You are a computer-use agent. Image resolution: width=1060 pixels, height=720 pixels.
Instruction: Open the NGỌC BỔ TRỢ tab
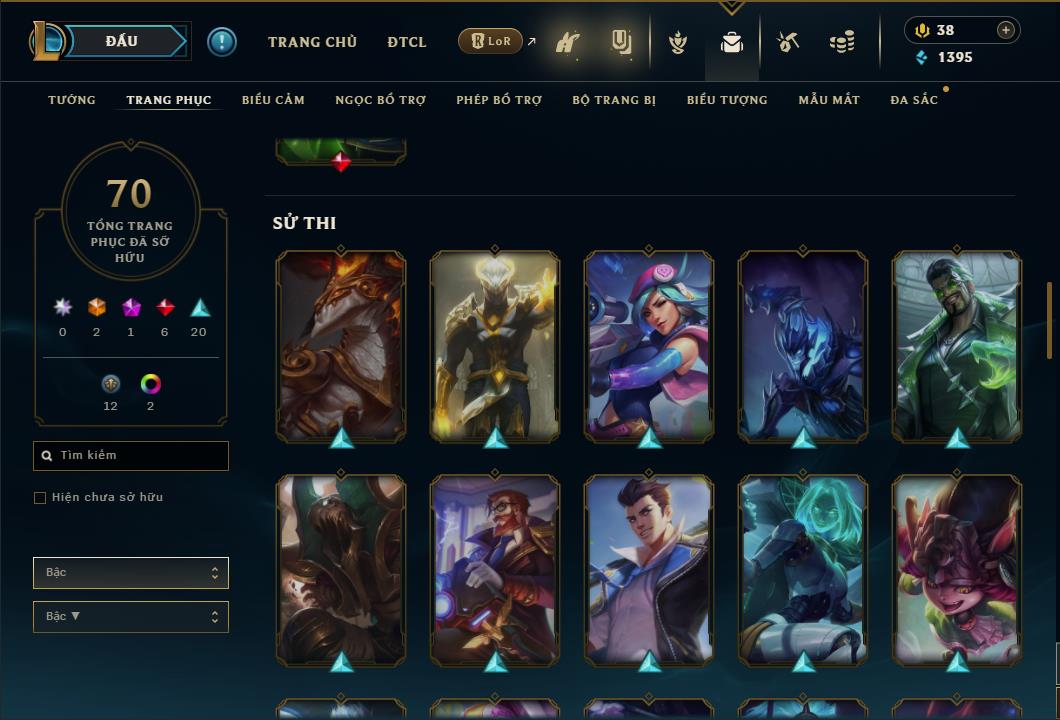point(380,100)
